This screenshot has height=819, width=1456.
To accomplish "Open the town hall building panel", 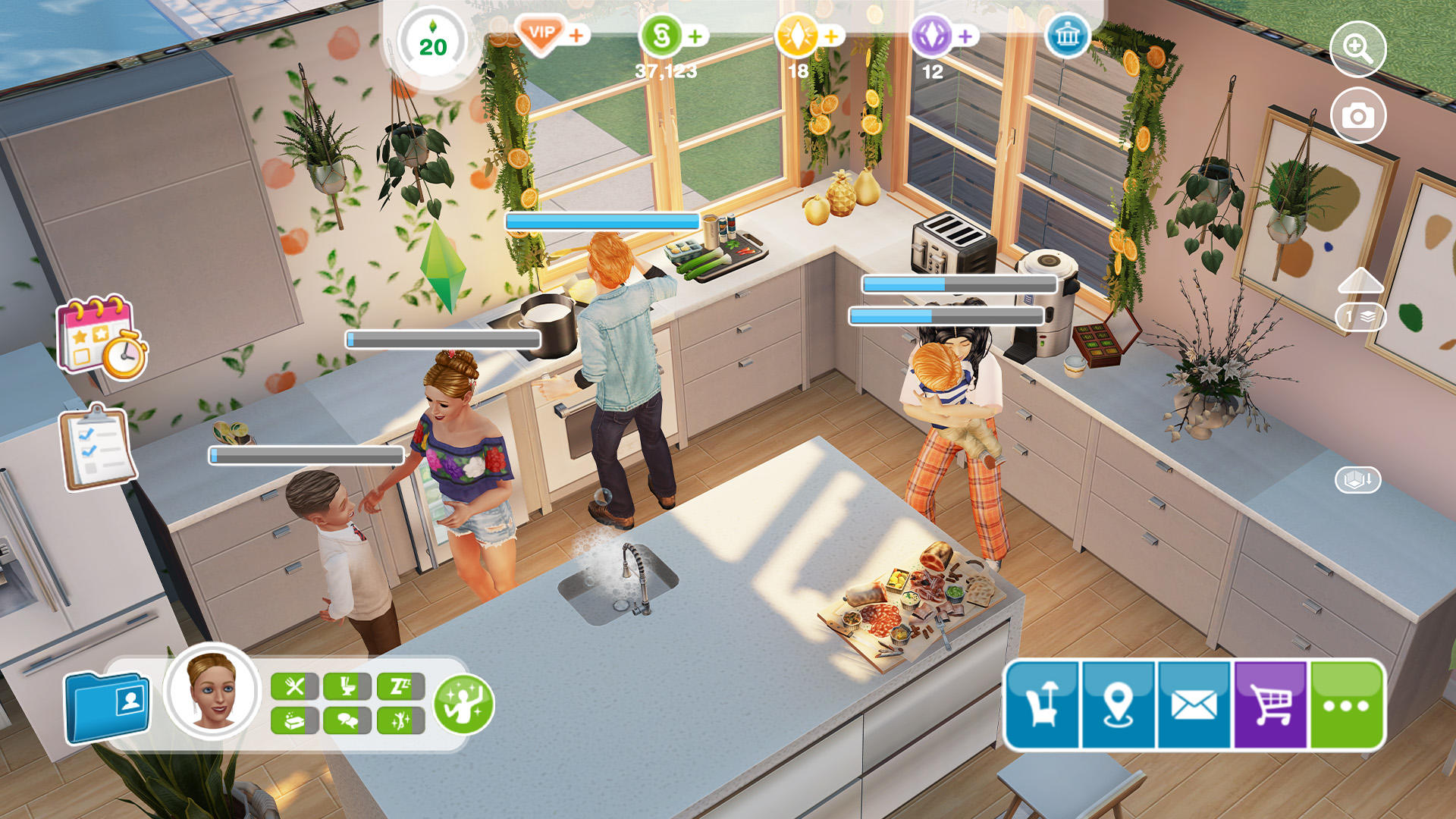I will 1066,36.
